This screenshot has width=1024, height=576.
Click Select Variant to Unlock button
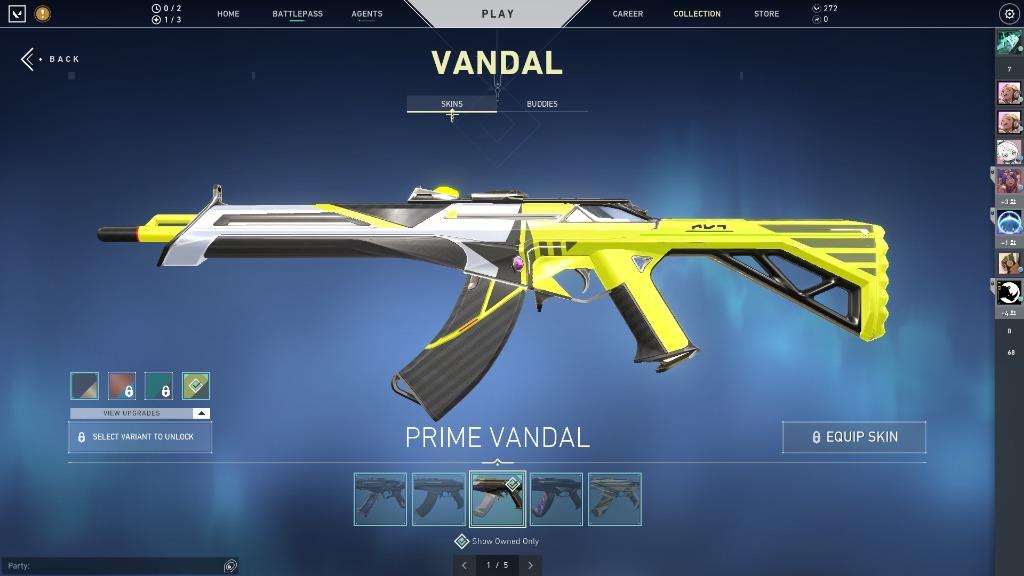point(140,437)
